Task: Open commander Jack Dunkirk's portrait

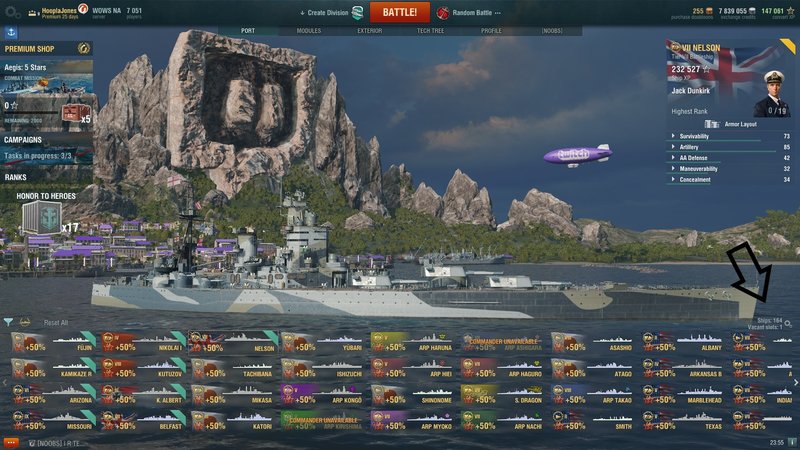Action: point(770,91)
